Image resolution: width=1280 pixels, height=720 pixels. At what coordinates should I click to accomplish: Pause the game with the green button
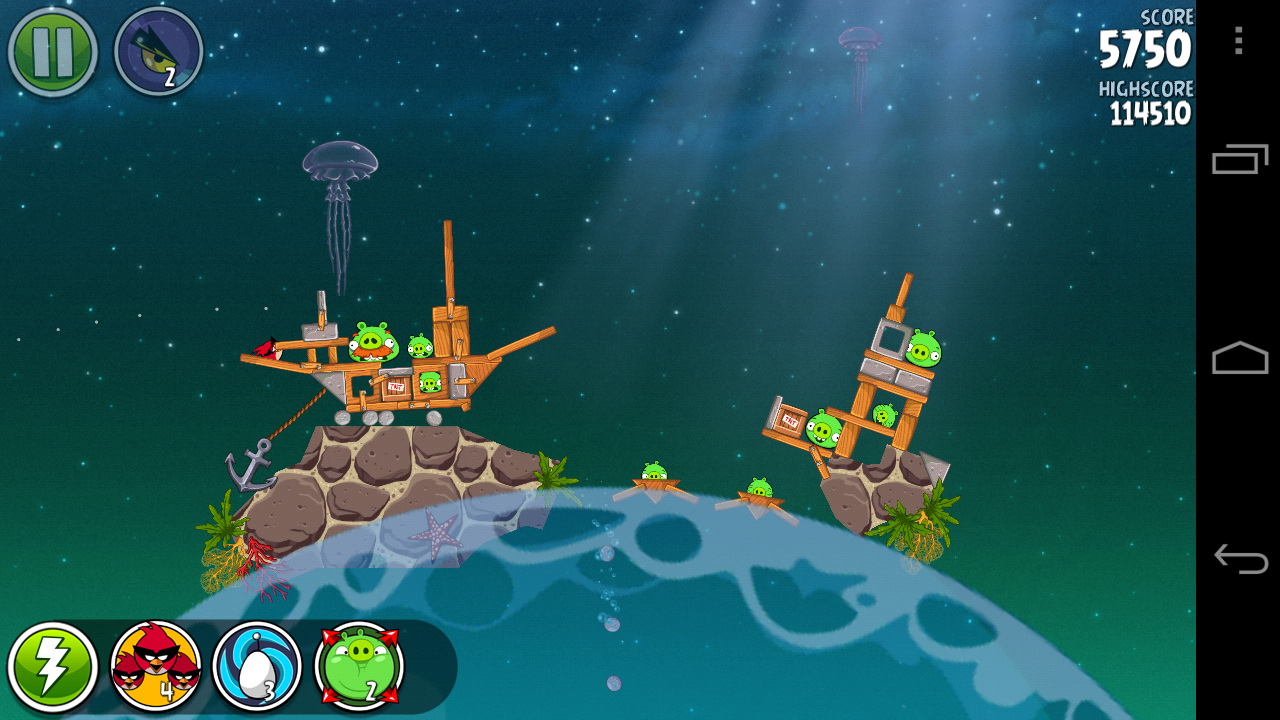tap(52, 51)
